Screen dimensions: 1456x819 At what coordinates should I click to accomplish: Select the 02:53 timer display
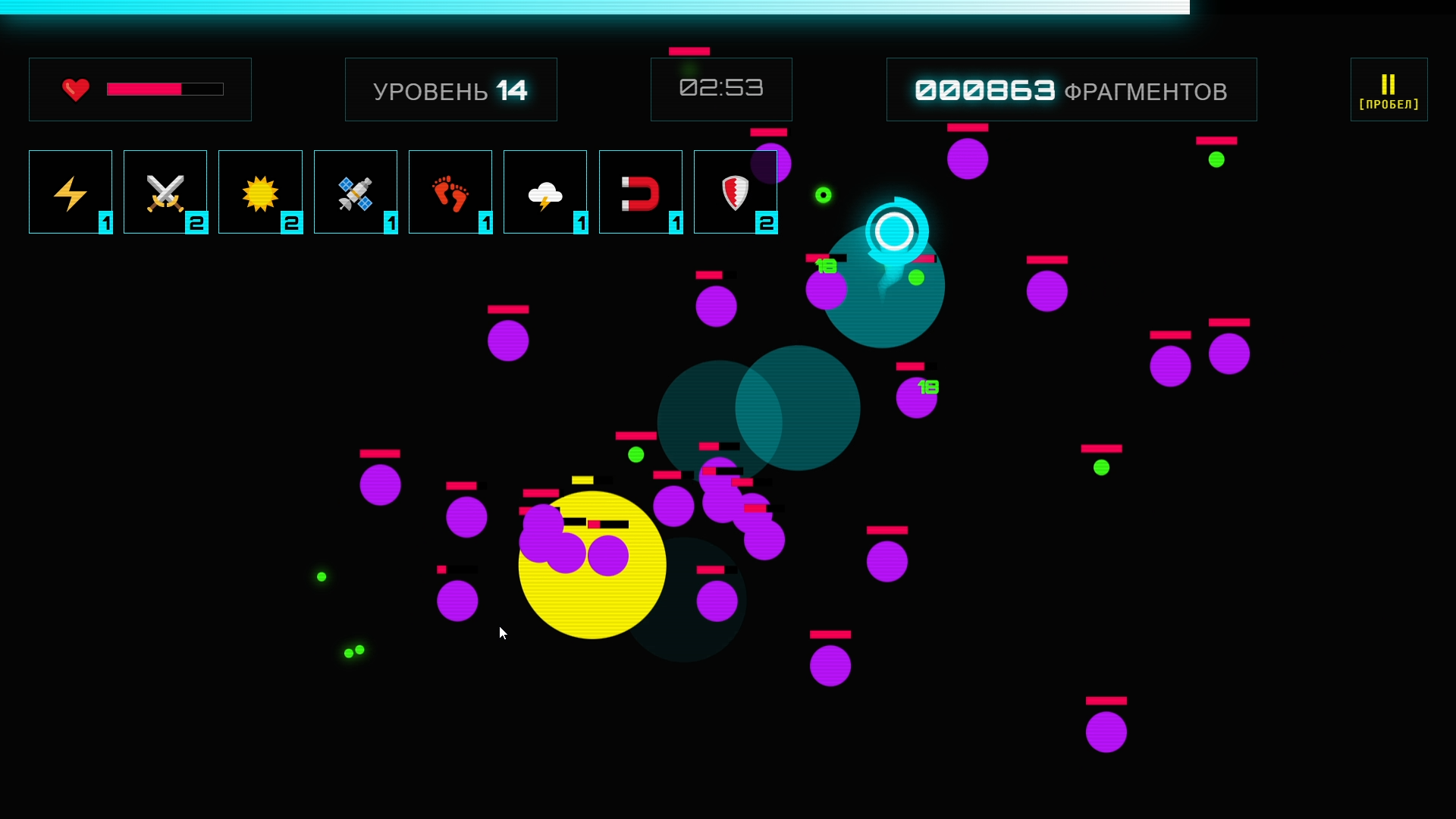point(721,88)
